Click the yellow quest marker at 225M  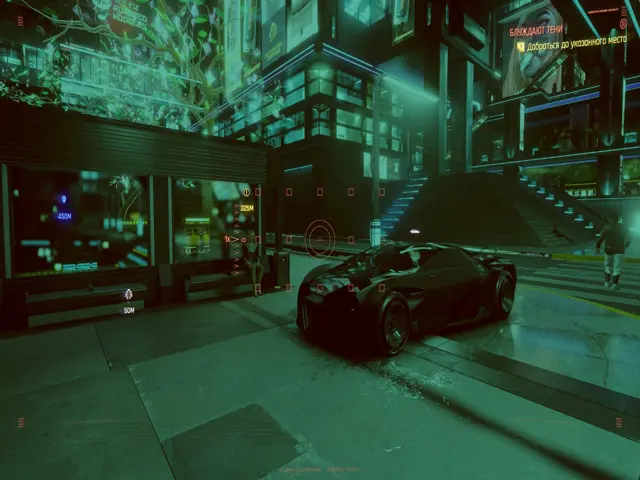[x=246, y=193]
